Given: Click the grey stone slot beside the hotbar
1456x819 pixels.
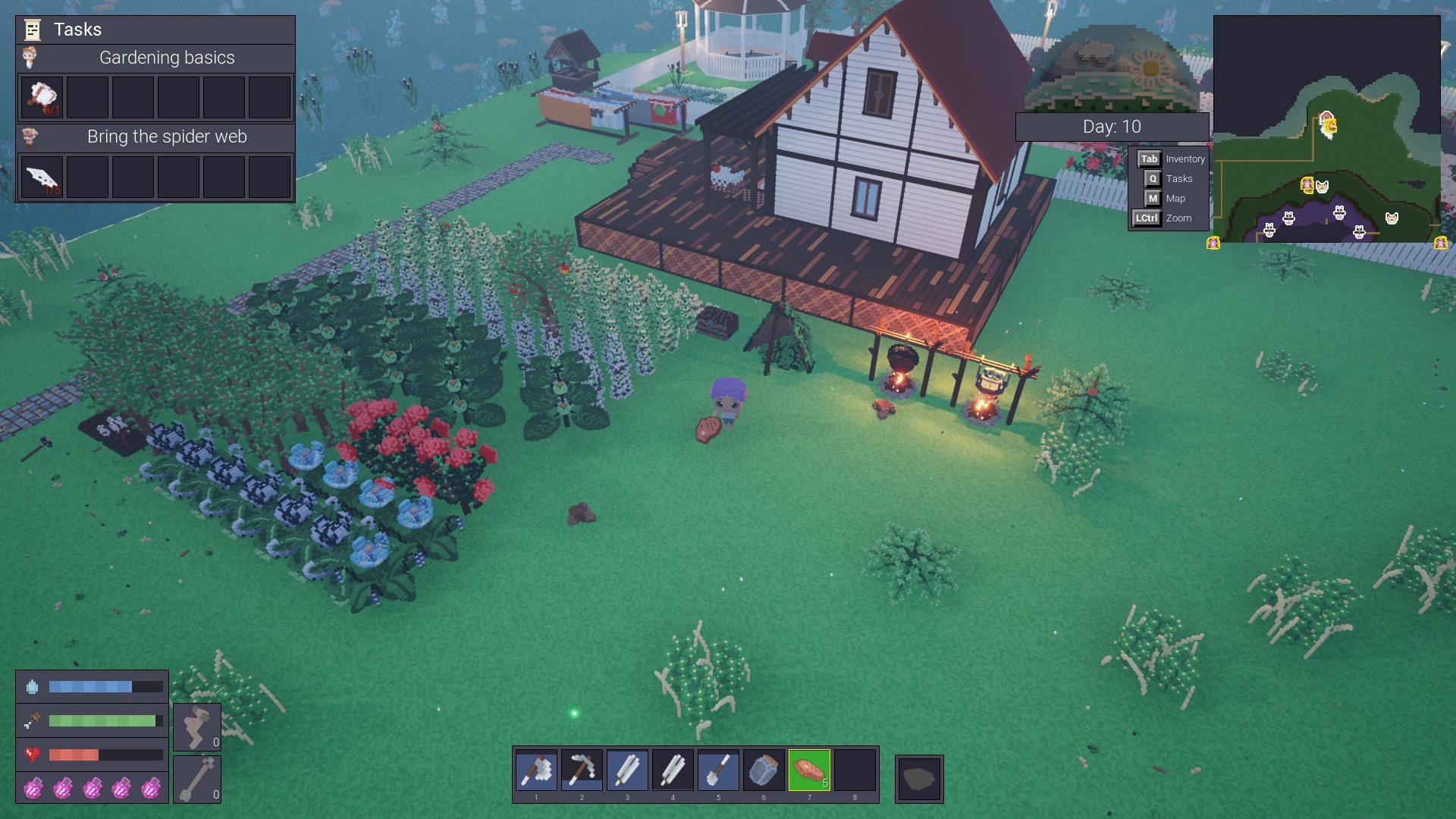Looking at the screenshot, I should pos(919,779).
